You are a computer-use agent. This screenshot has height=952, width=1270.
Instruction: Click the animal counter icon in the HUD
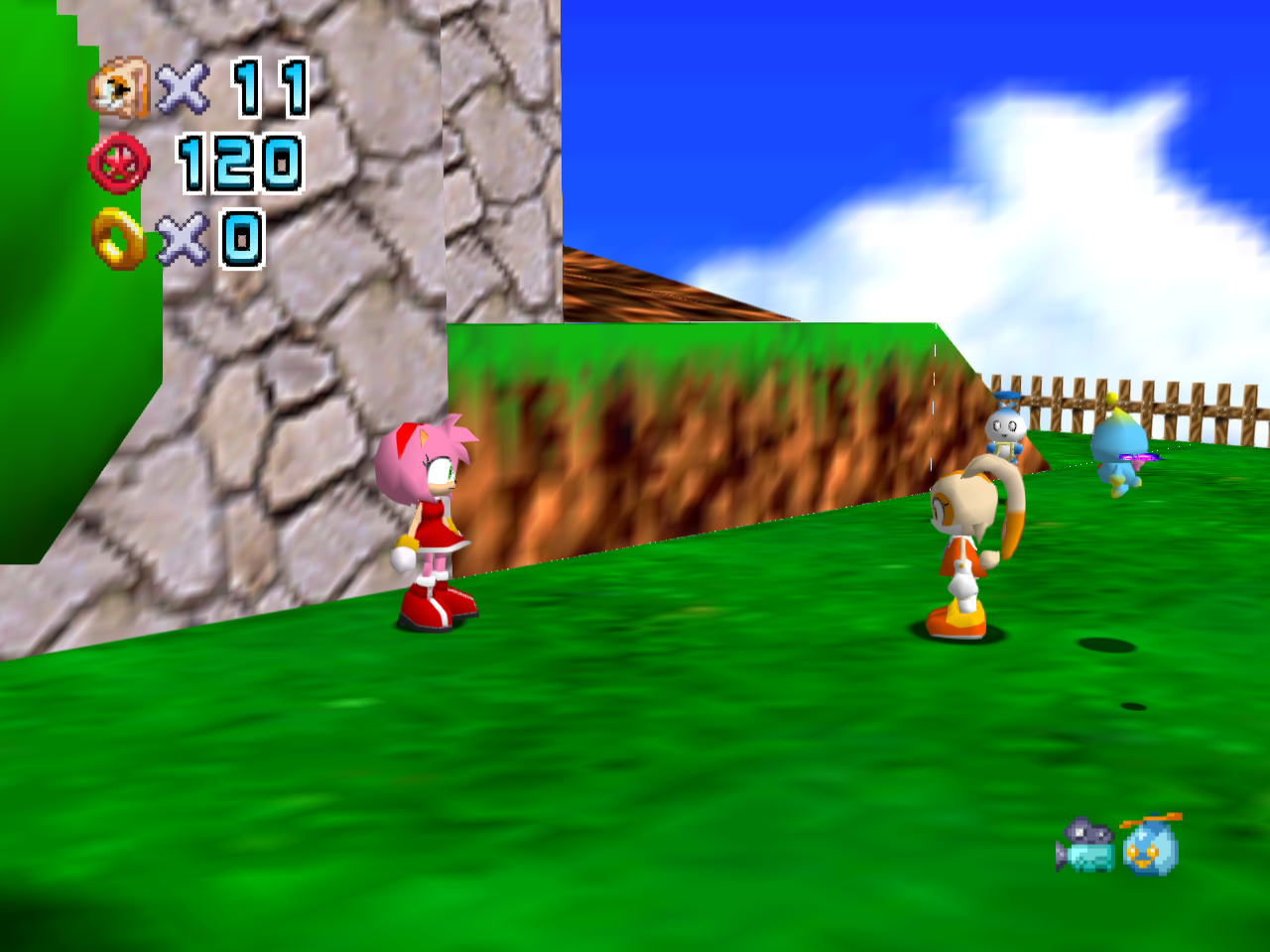click(117, 87)
